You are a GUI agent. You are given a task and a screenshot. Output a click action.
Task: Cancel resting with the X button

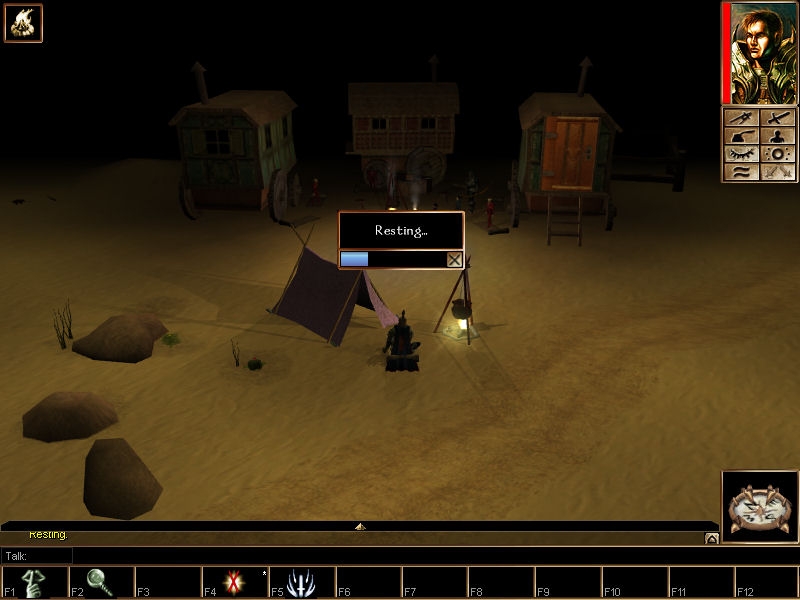tap(454, 259)
